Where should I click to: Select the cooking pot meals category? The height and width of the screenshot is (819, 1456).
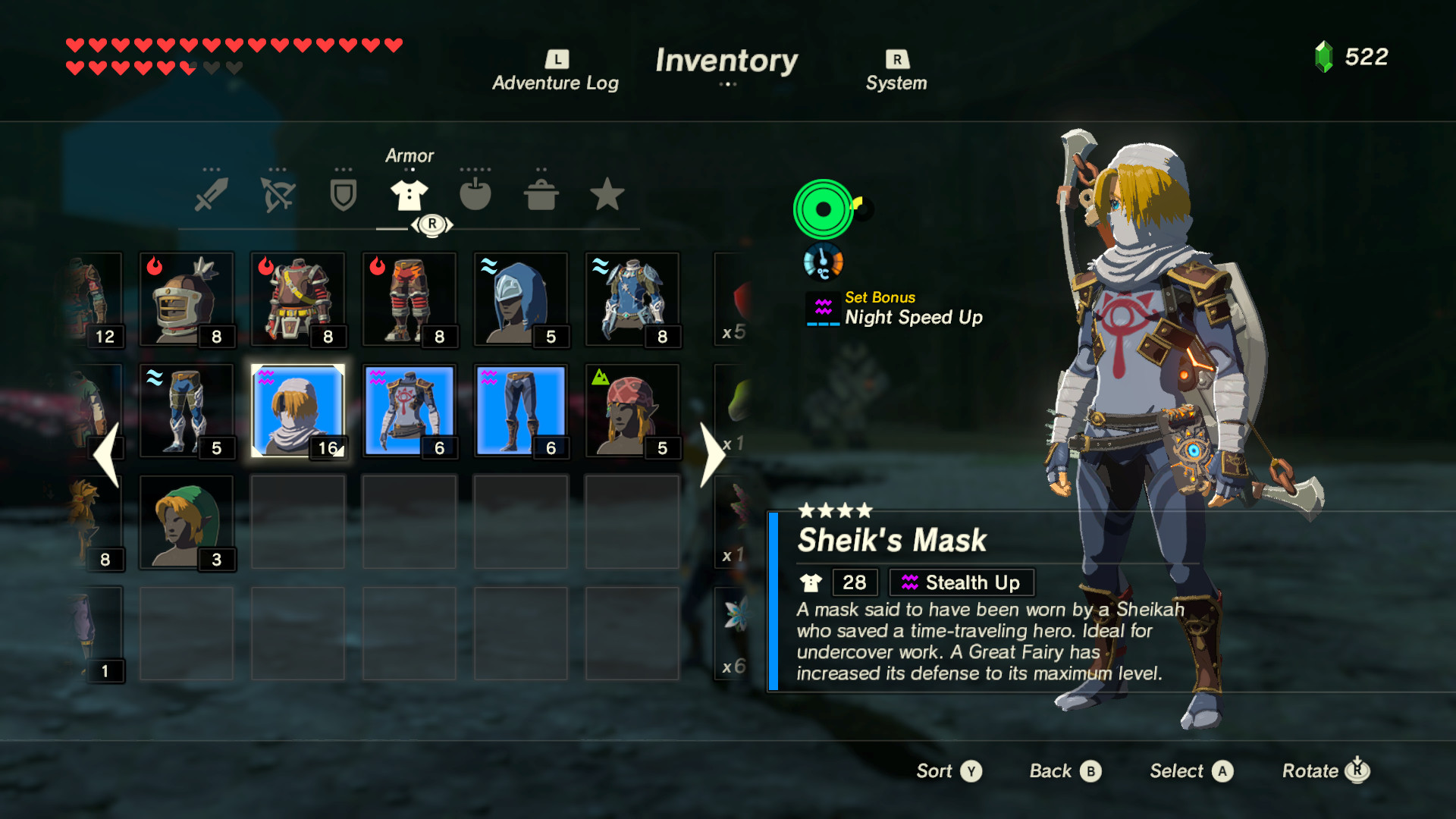pos(541,195)
